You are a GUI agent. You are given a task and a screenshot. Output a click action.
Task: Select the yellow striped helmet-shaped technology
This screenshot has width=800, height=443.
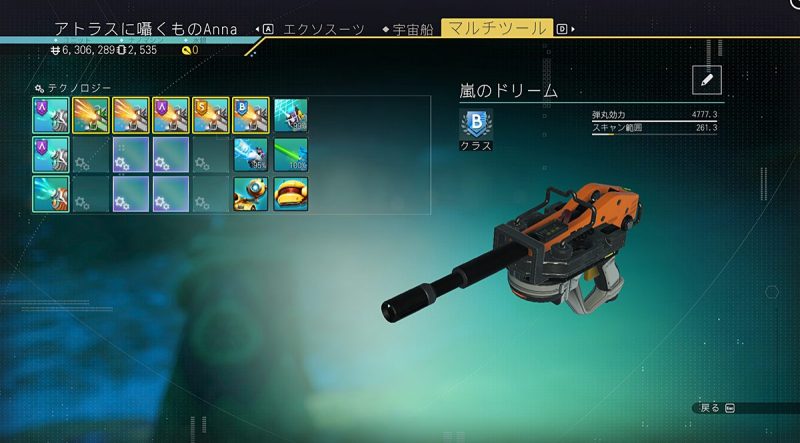(x=290, y=193)
